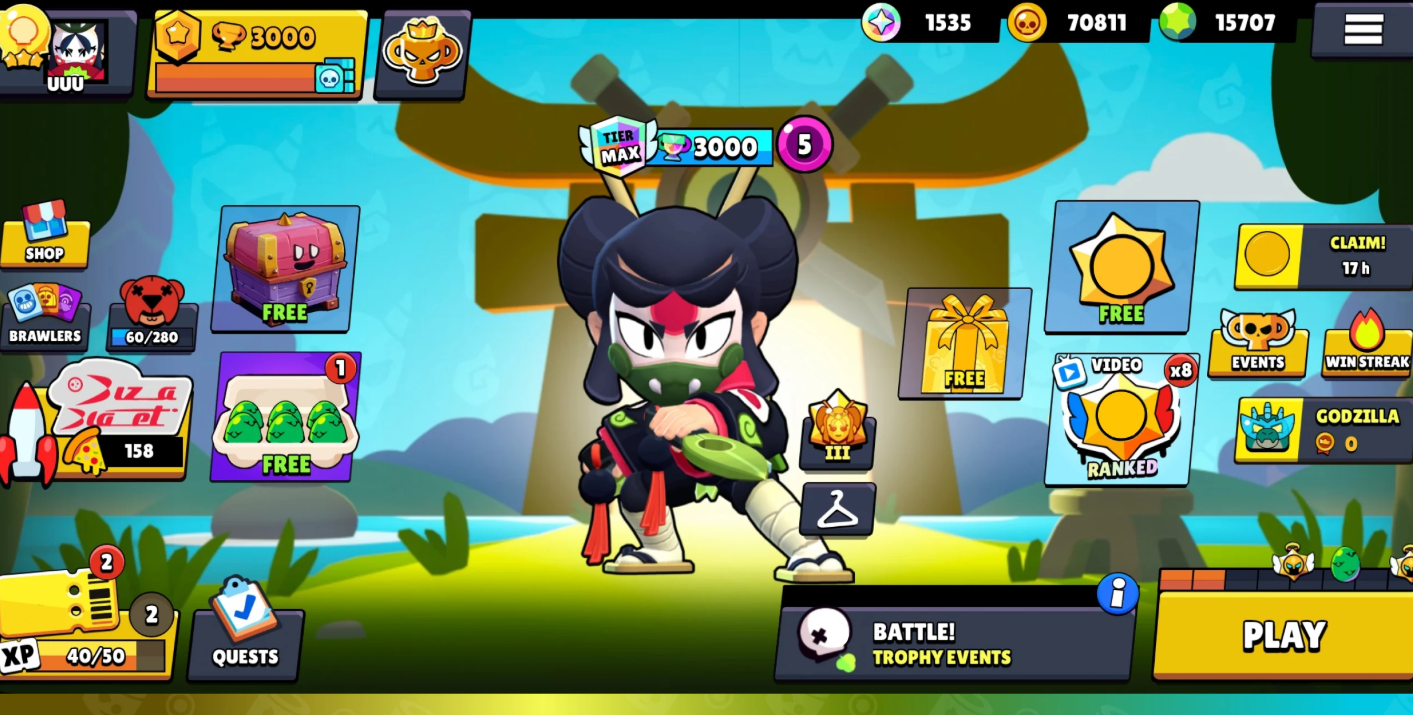The width and height of the screenshot is (1413, 715).
Task: Watch video for Ranked Starr Drop
Action: tap(1121, 419)
